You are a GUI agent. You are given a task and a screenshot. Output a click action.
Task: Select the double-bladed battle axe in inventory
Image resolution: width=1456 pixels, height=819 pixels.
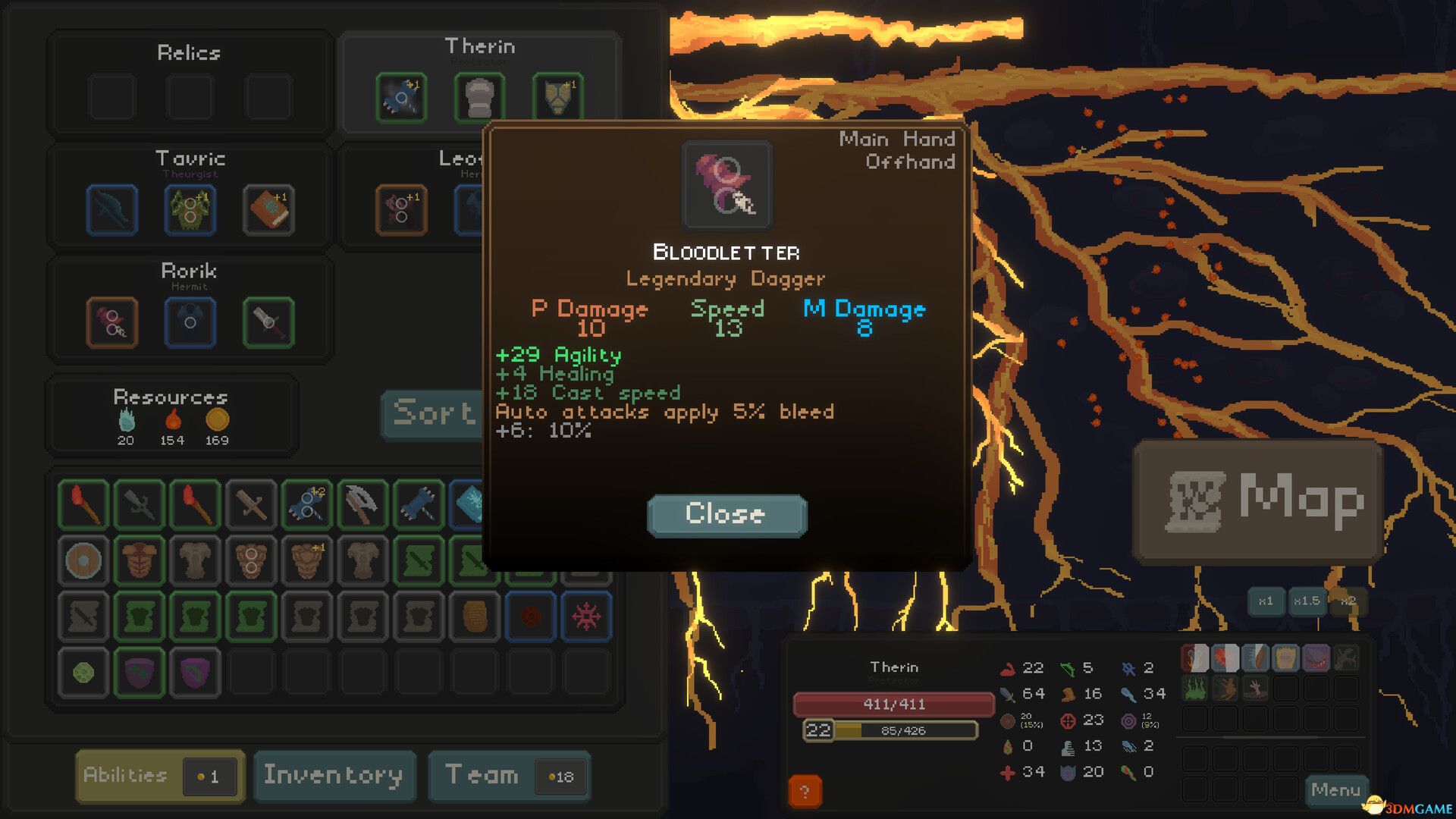362,504
